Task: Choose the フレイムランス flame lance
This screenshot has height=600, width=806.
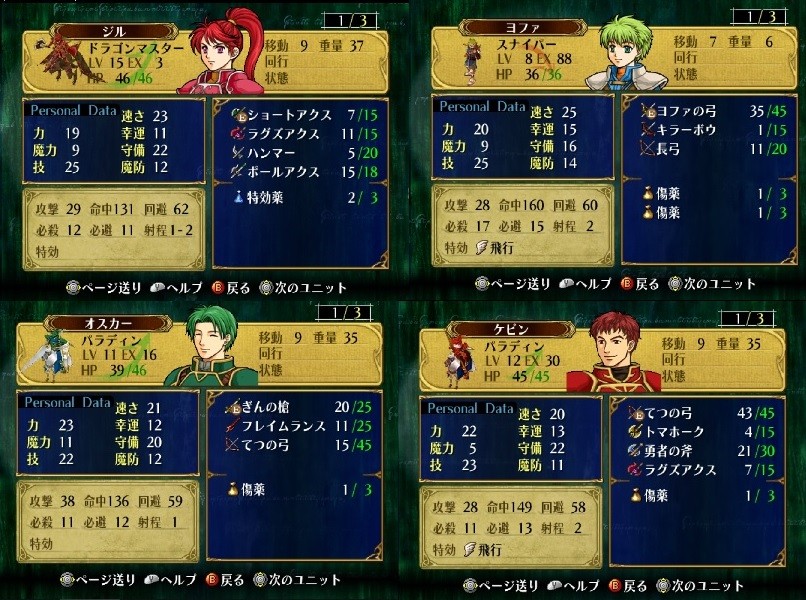Action: pyautogui.click(x=285, y=428)
